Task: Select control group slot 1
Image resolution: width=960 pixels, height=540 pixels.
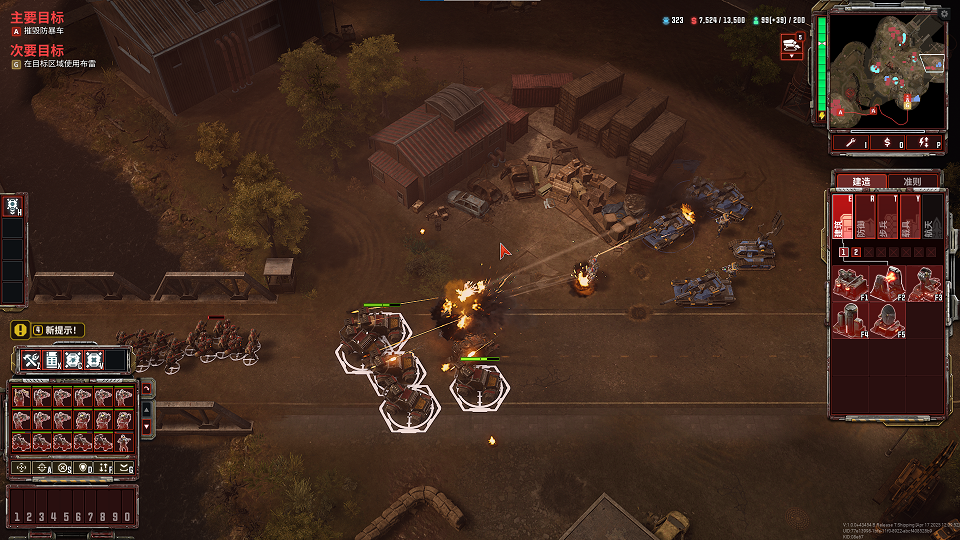Action: (16, 516)
